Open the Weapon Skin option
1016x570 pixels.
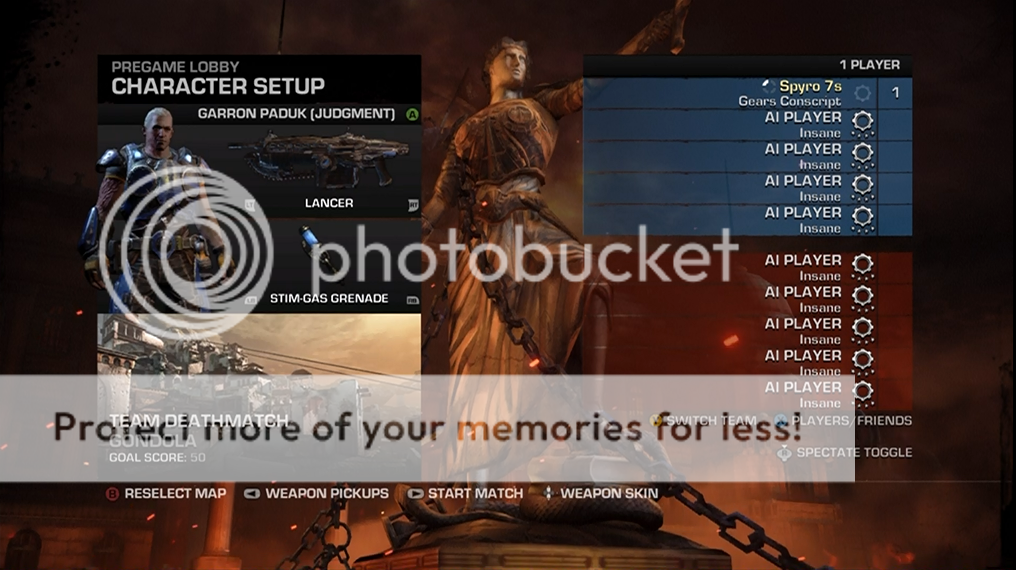[600, 493]
